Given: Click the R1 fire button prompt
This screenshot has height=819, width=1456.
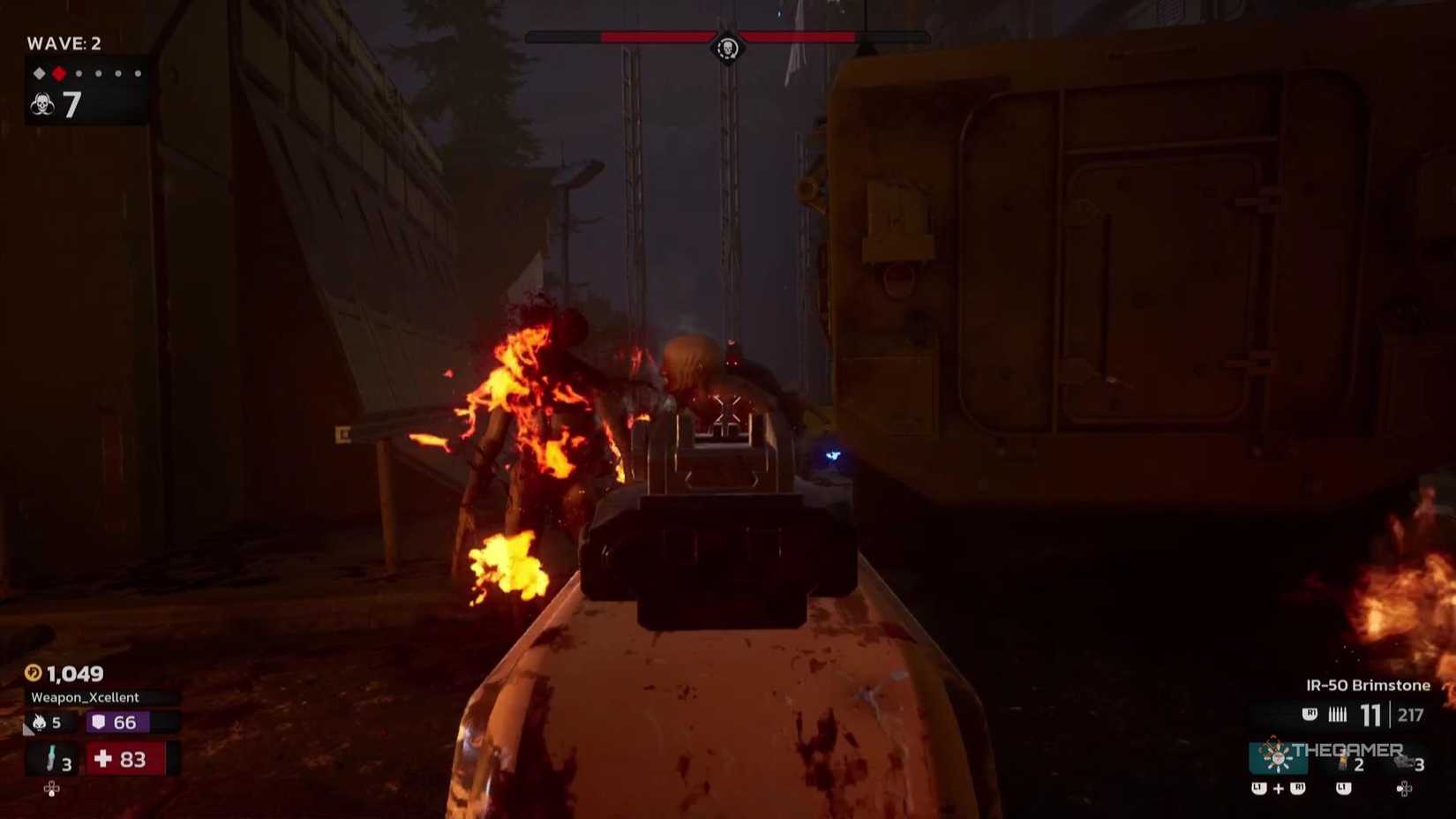Looking at the screenshot, I should pos(1310,714).
